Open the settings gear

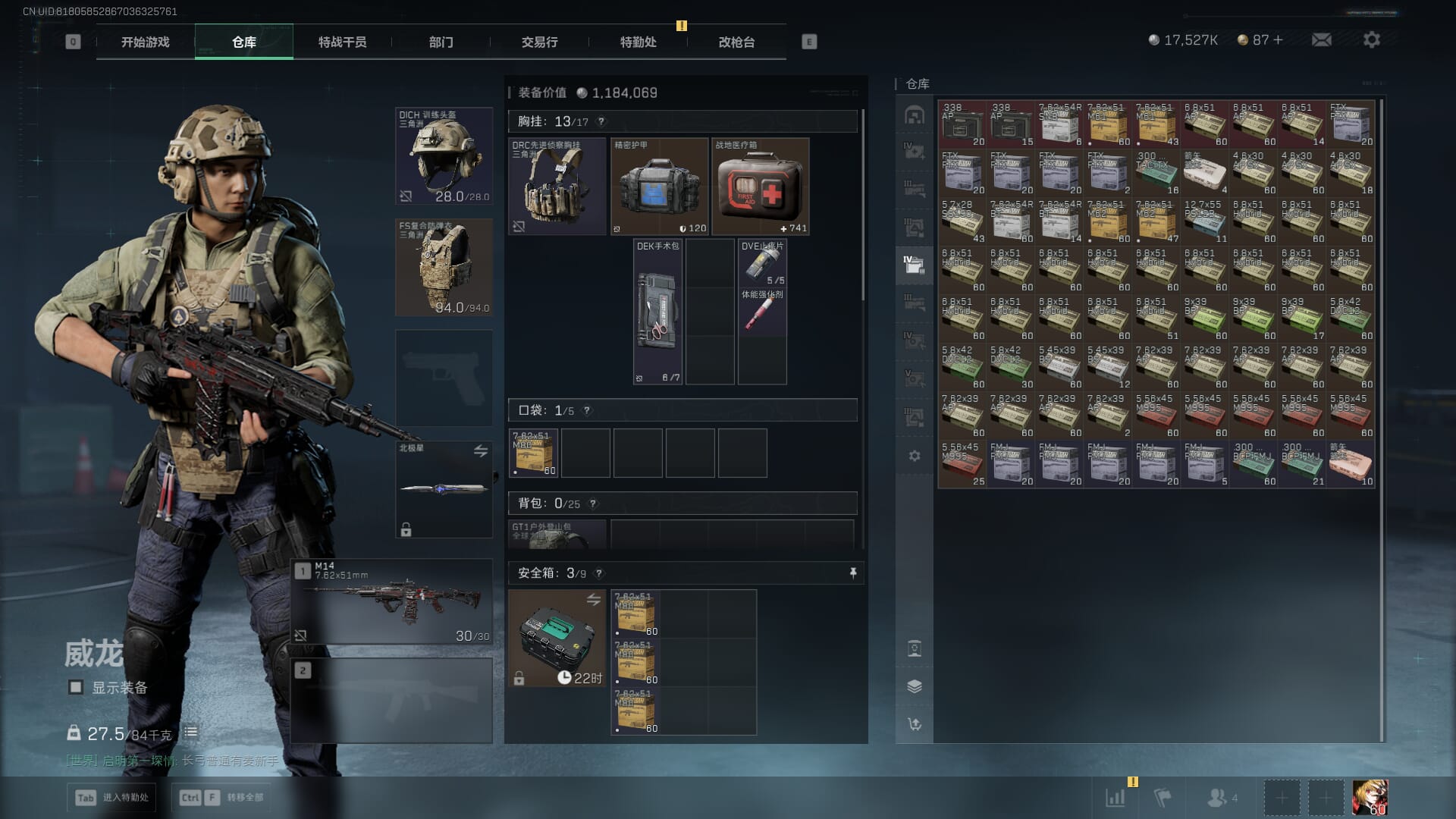[1371, 40]
